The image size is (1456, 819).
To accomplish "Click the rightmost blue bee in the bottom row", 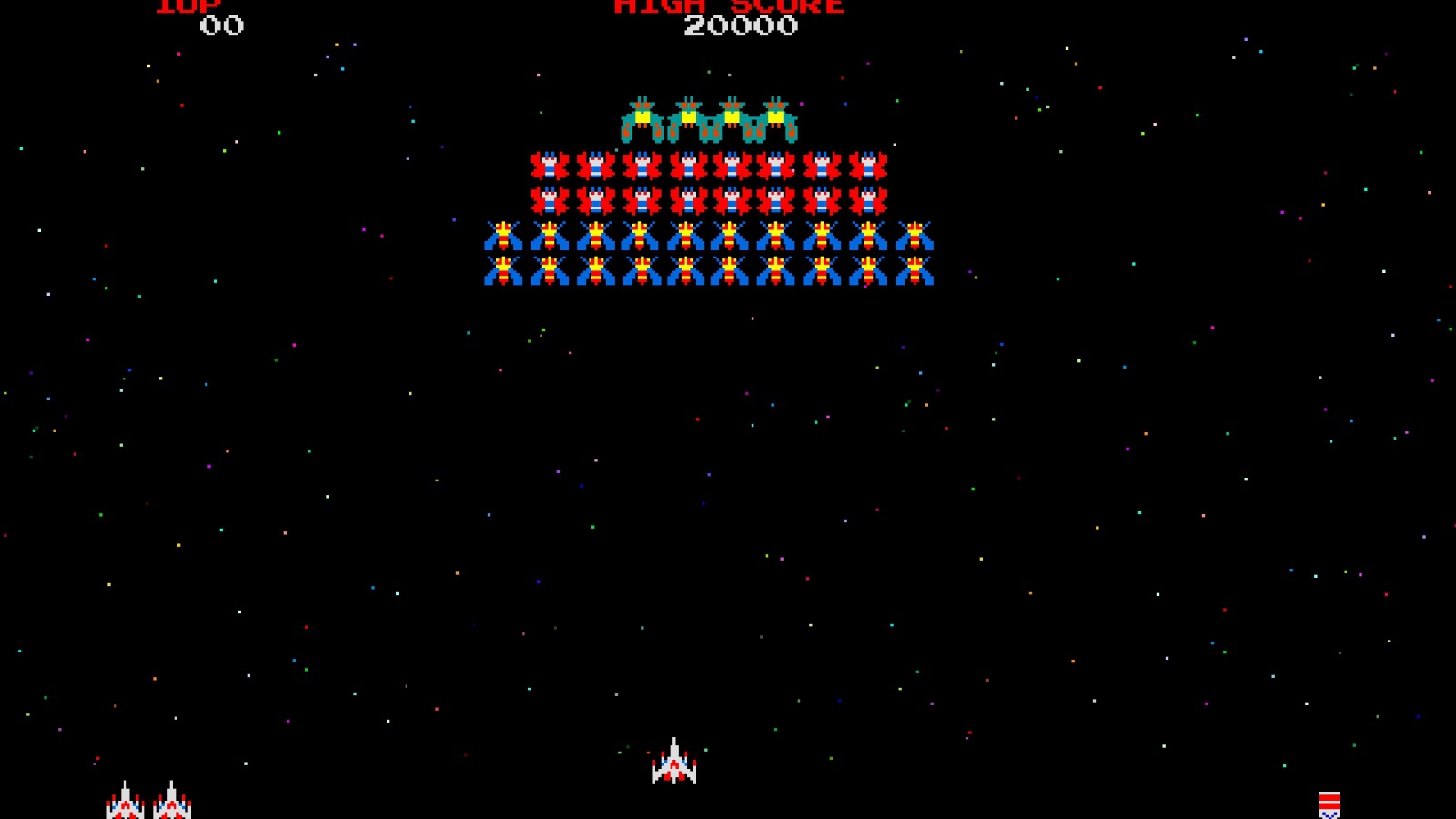I will pos(913,271).
